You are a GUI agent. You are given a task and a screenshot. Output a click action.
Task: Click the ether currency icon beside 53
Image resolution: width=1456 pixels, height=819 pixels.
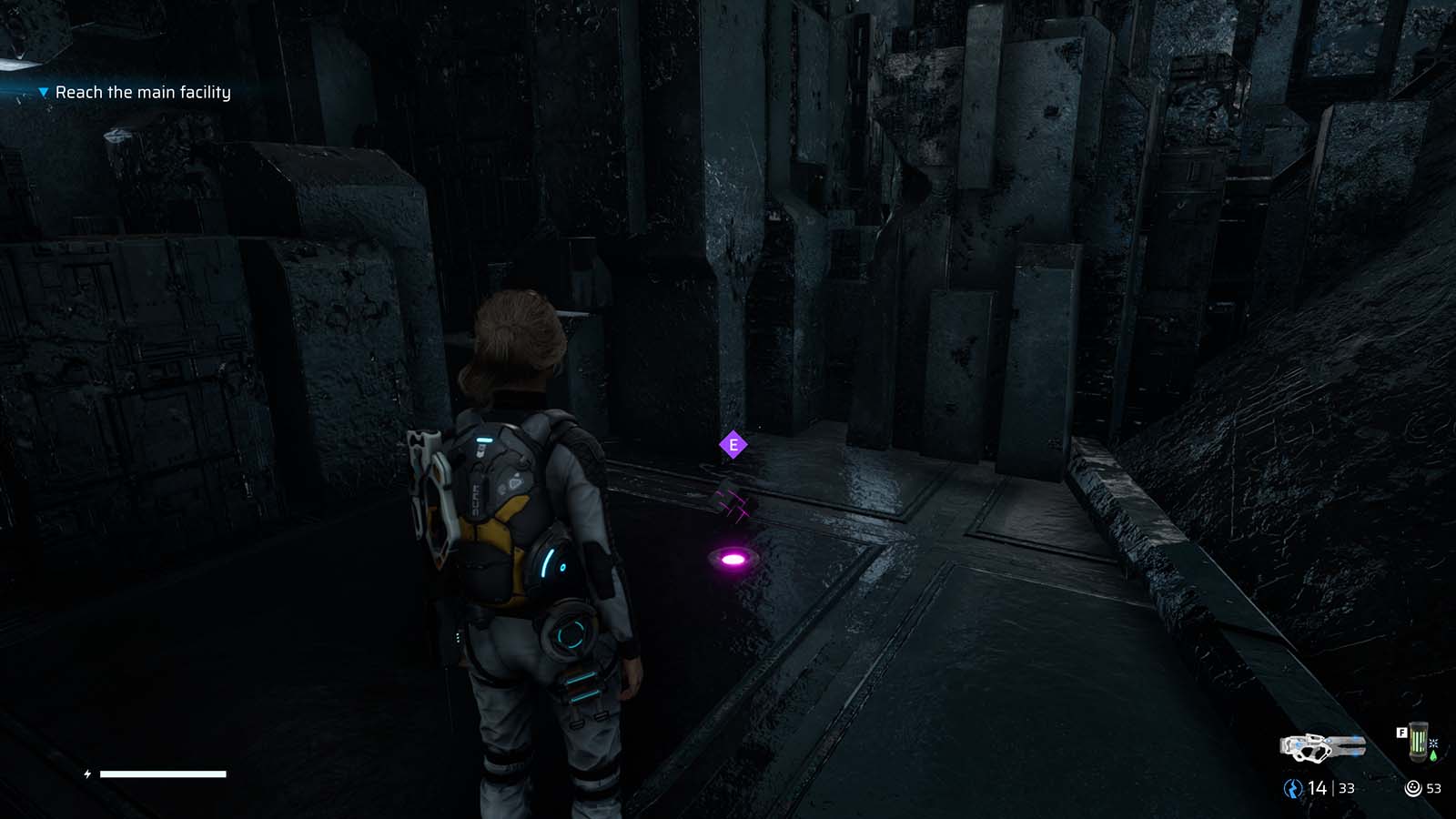click(1413, 787)
